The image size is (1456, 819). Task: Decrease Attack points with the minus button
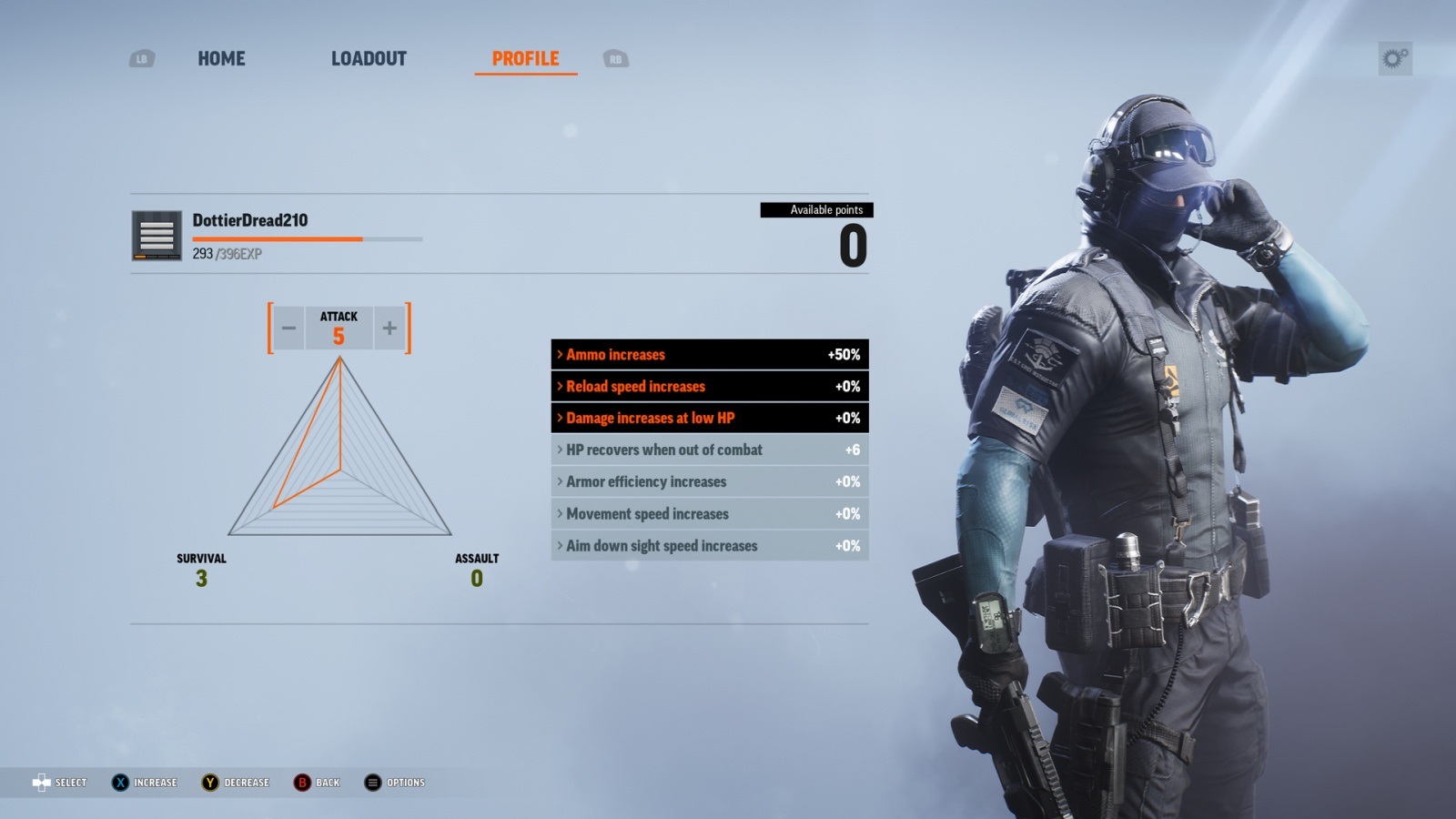288,329
